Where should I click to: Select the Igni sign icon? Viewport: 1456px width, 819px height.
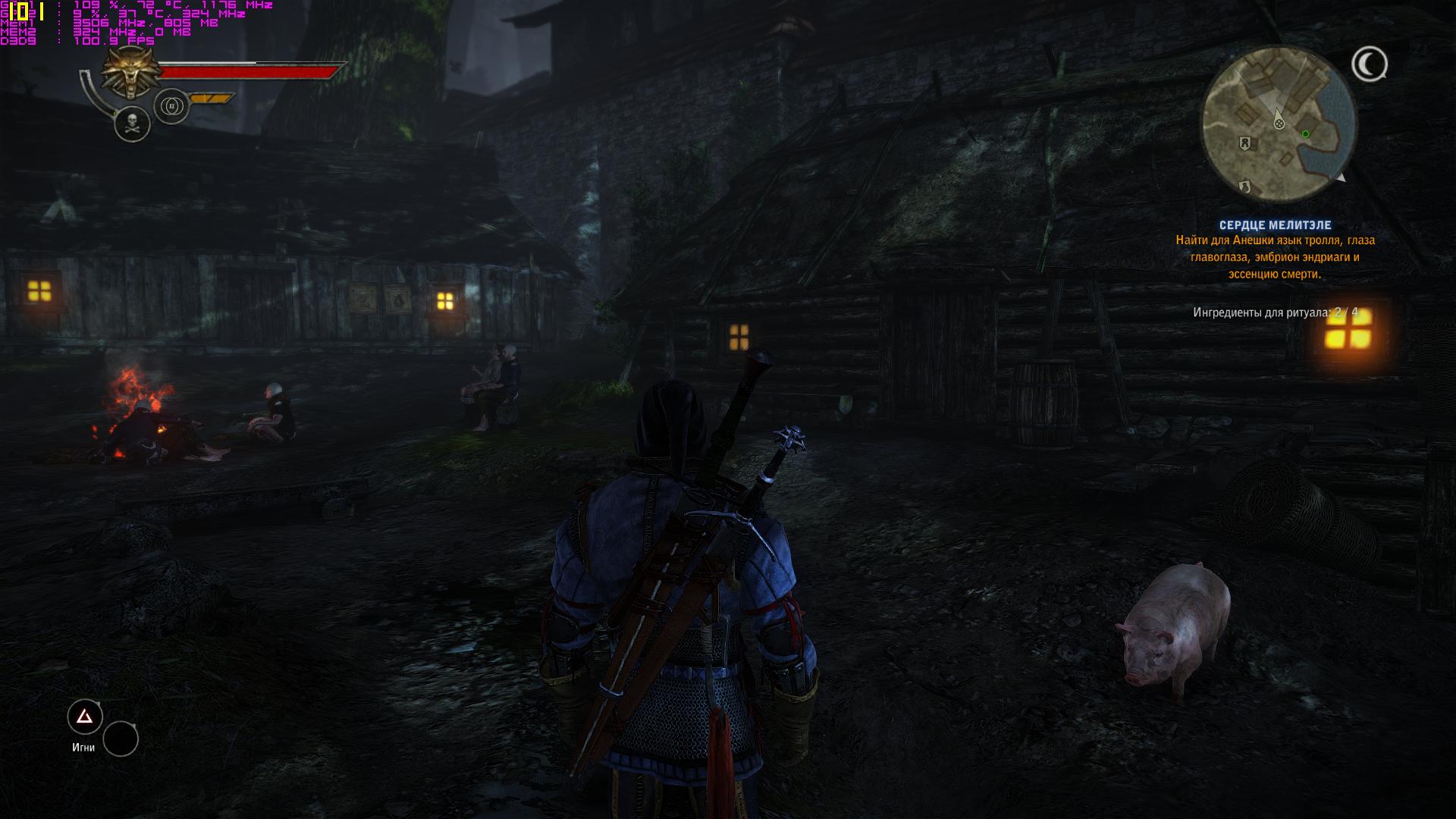click(85, 717)
